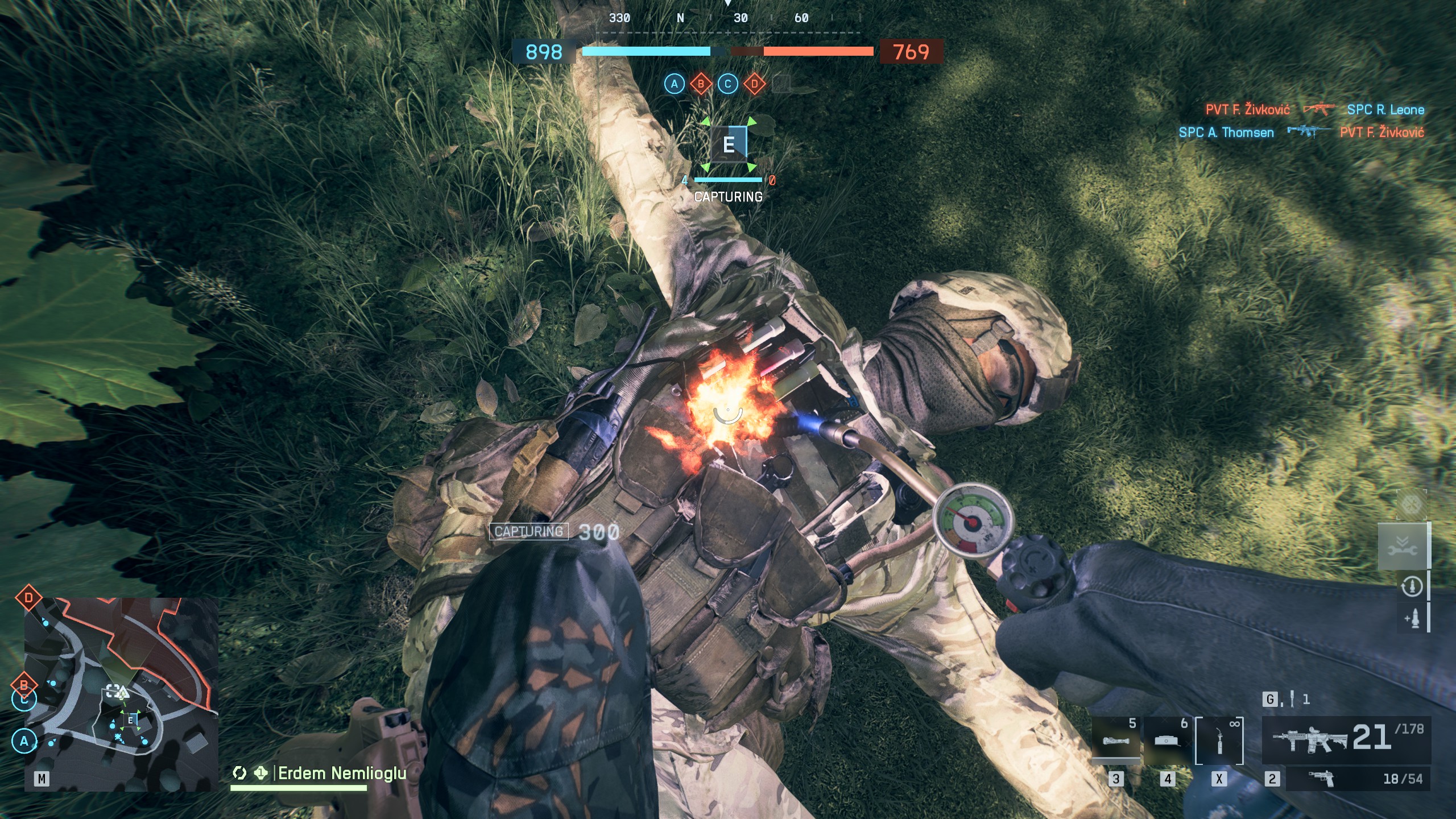The height and width of the screenshot is (819, 1456).
Task: Select enemy objective B in the top row
Action: click(701, 84)
